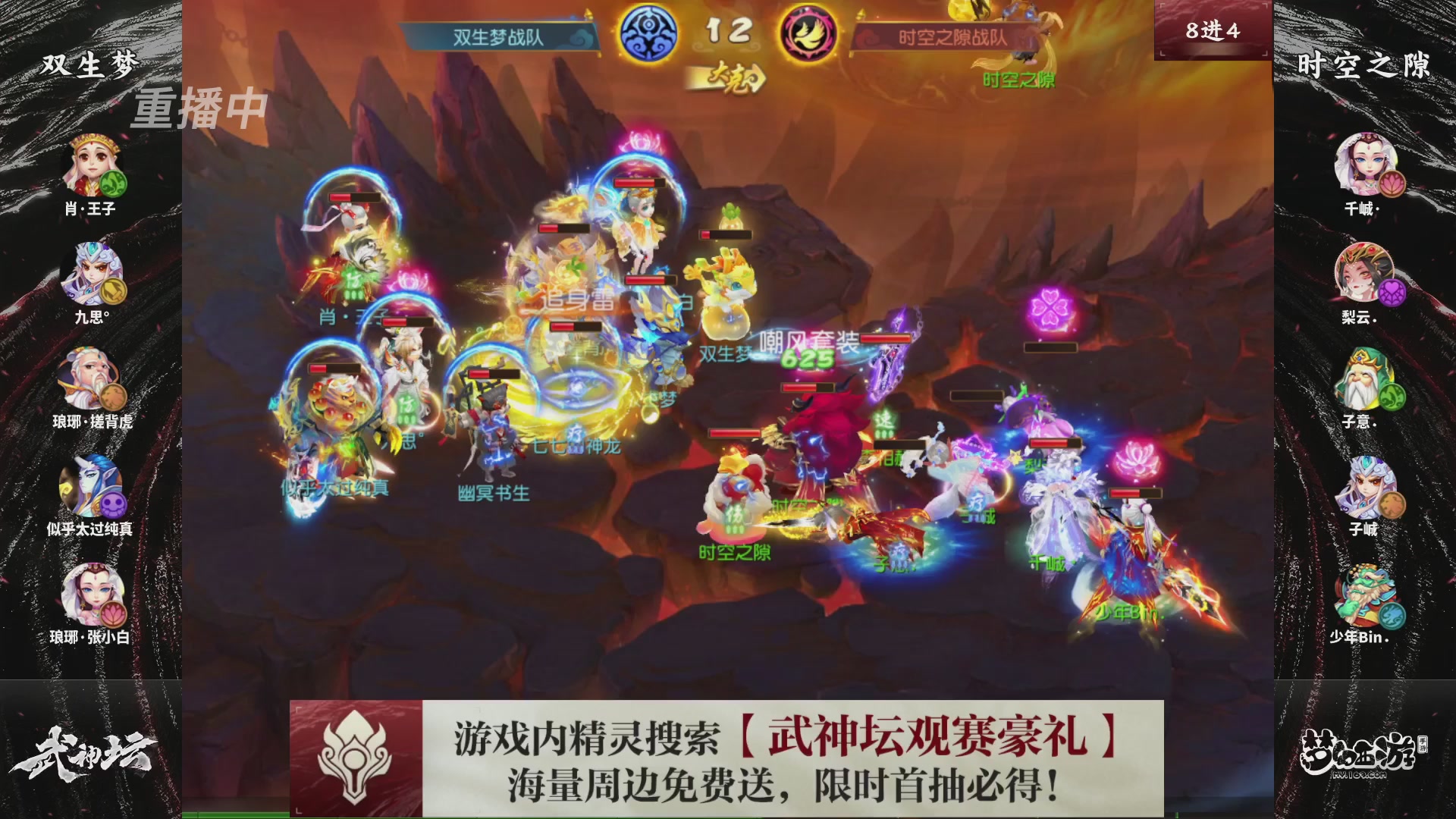Screen dimensions: 1456x819
Task: Expand the 双生梦战队 team banner
Action: tap(498, 33)
